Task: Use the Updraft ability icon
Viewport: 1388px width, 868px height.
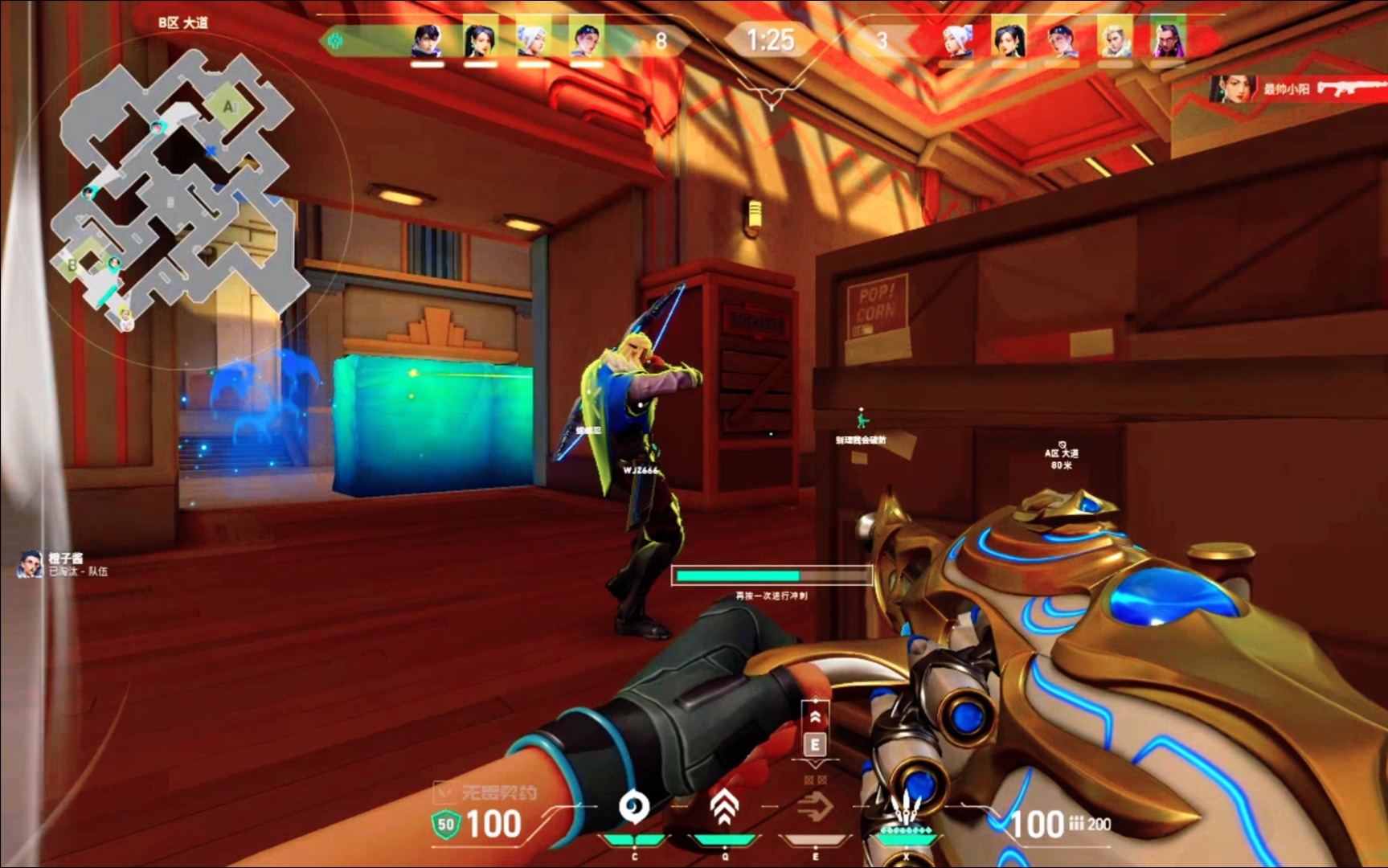Action: [x=724, y=807]
